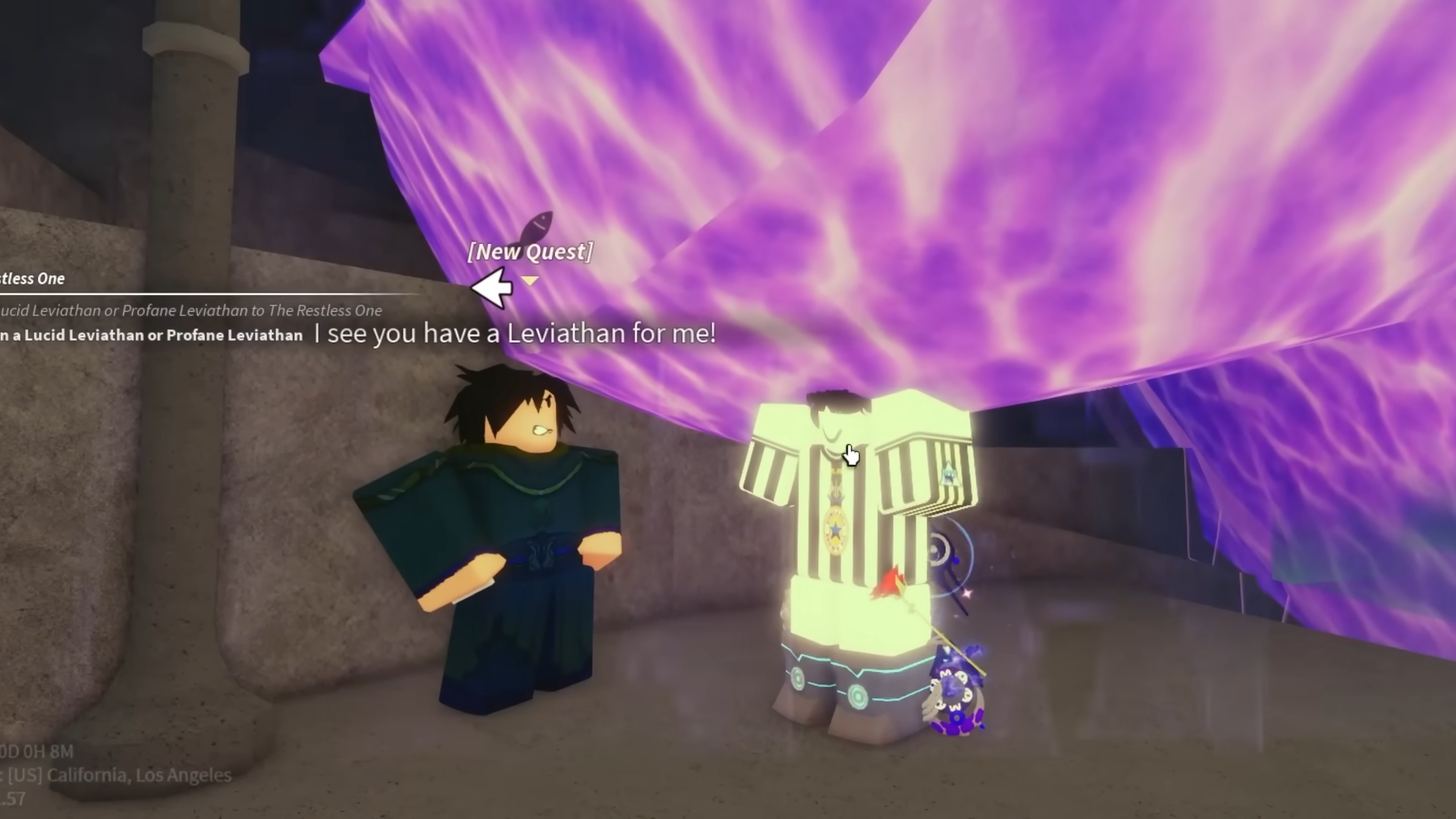Viewport: 1456px width, 819px height.
Task: Click the Leviathan dialogue text bubble
Action: click(x=514, y=333)
